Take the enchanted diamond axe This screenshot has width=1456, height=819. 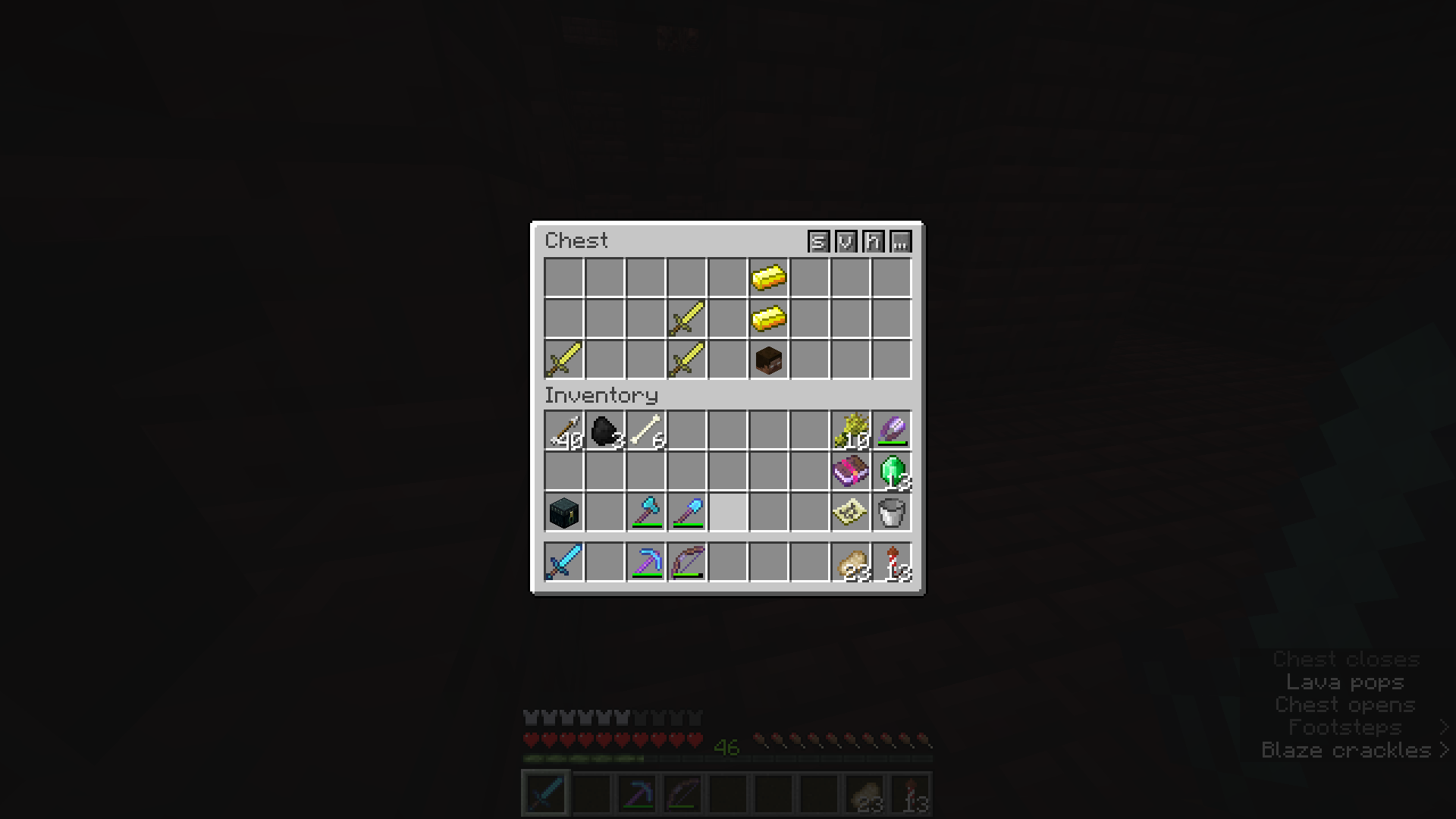coord(645,513)
